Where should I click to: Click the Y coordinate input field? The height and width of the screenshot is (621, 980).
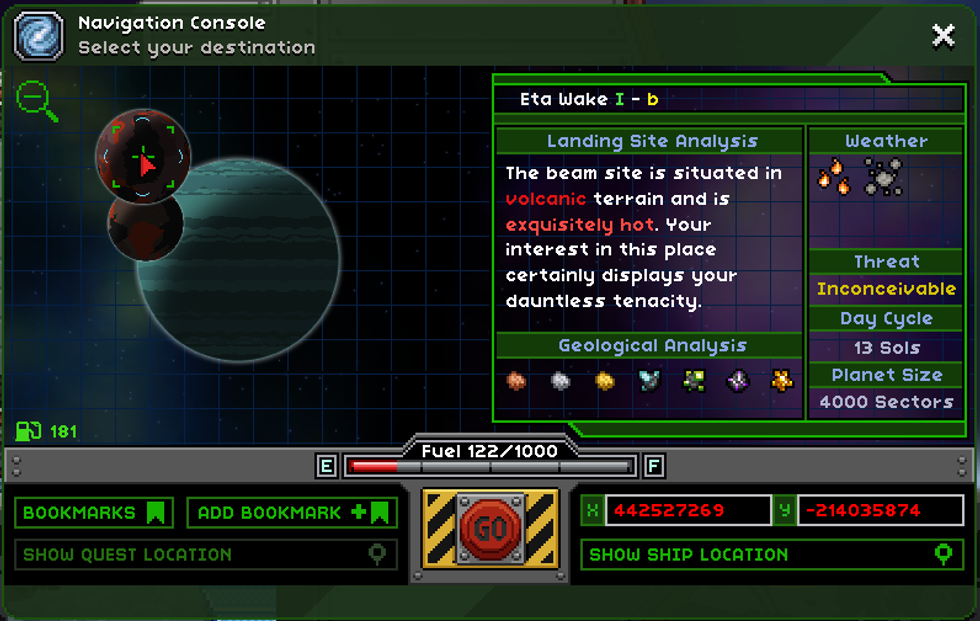880,510
